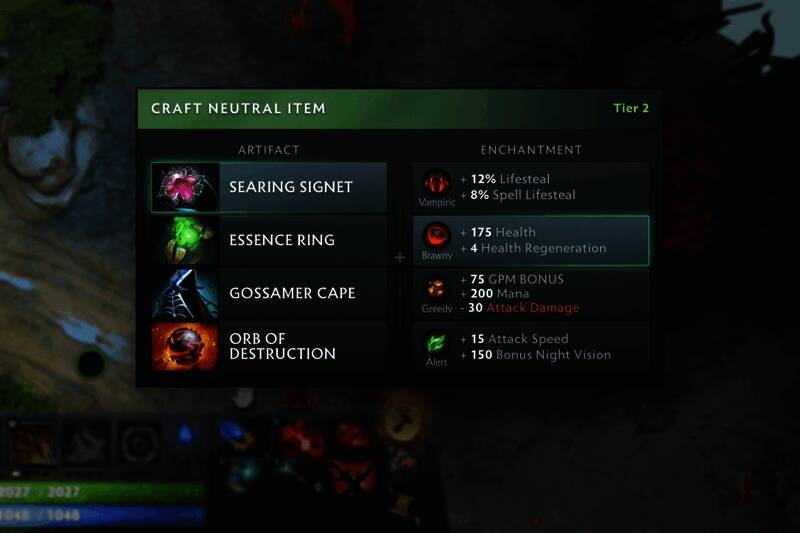
Task: Choose the Alert attack speed enchantment
Action: click(531, 347)
